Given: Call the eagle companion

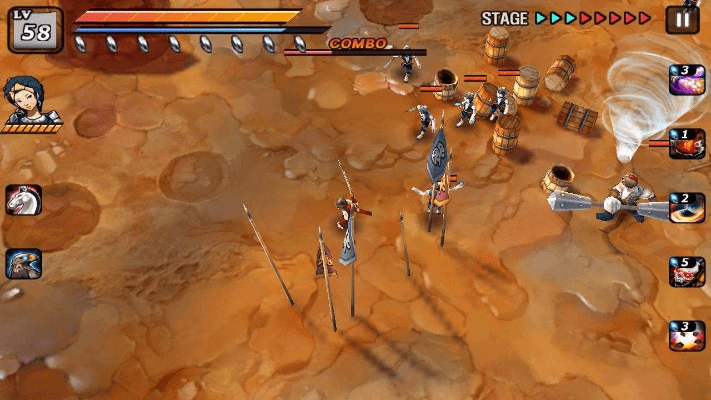Looking at the screenshot, I should point(23,263).
